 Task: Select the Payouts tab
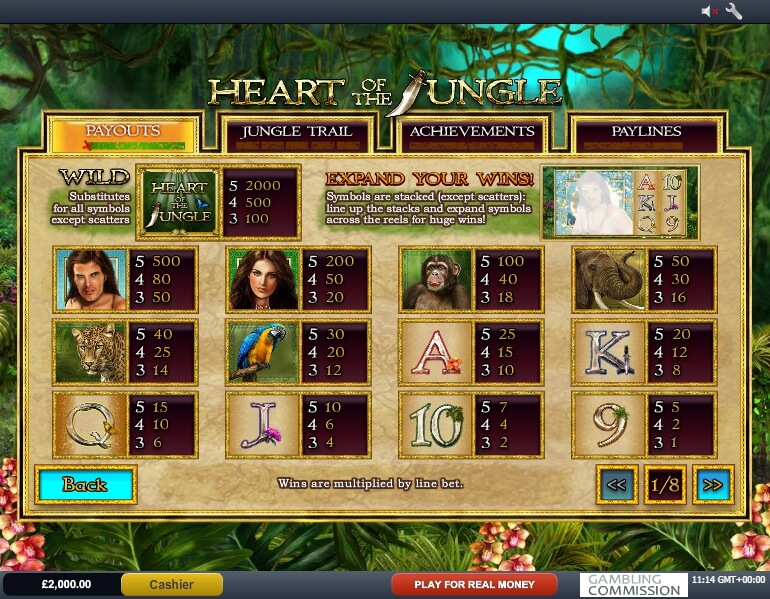122,131
